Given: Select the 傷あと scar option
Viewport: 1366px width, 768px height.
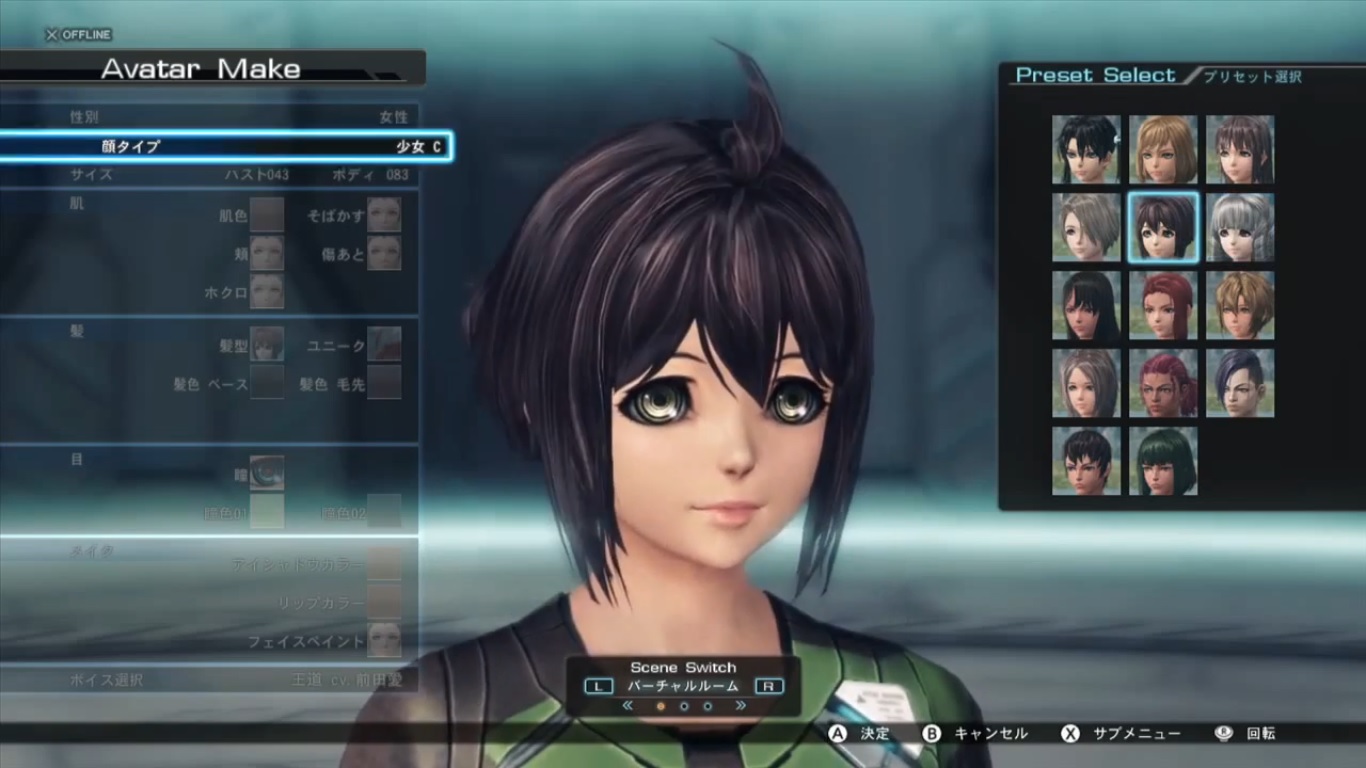Looking at the screenshot, I should click(384, 252).
